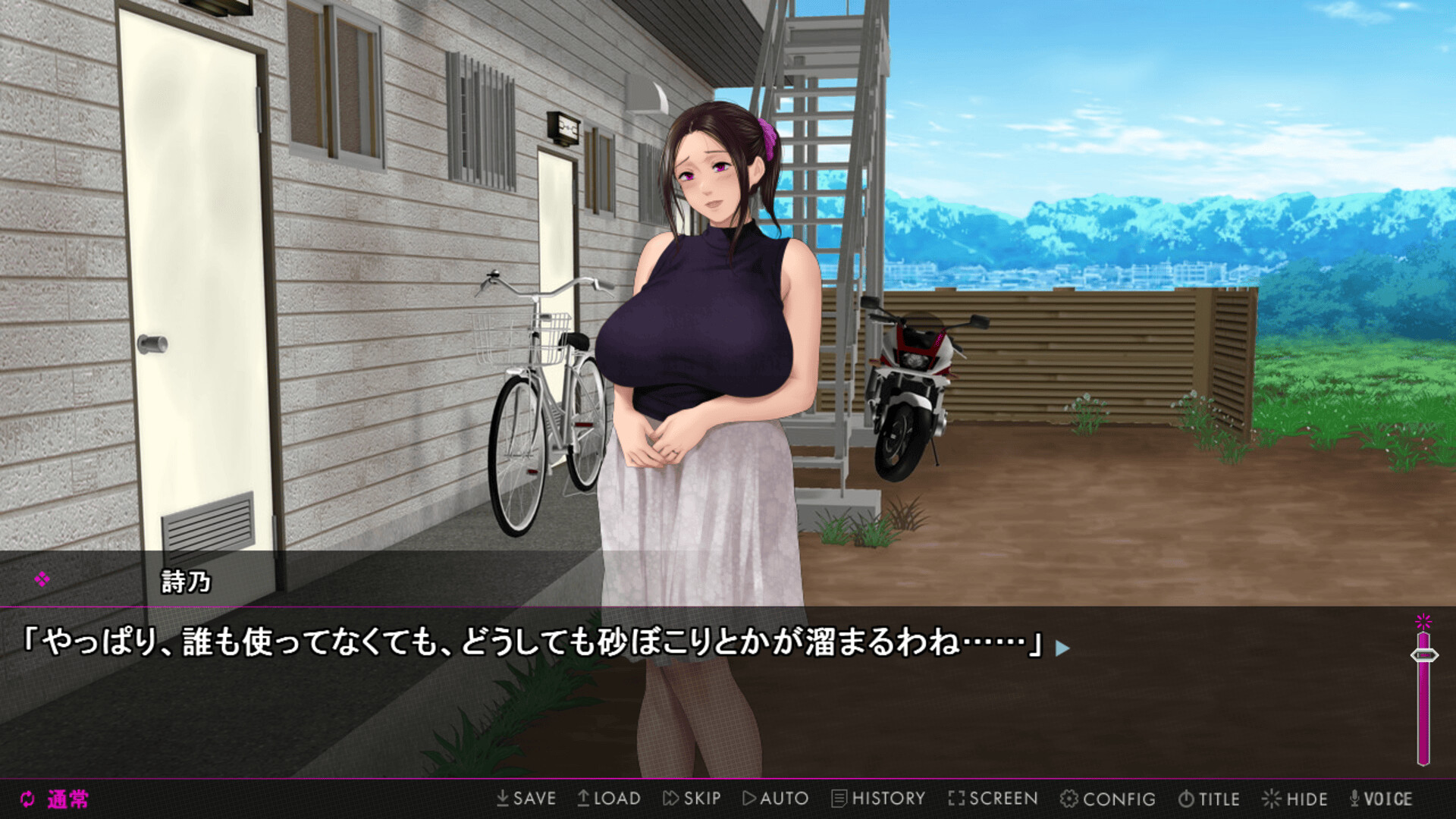1456x819 pixels.
Task: Activate SKIP fast-forward mode
Action: tap(692, 798)
